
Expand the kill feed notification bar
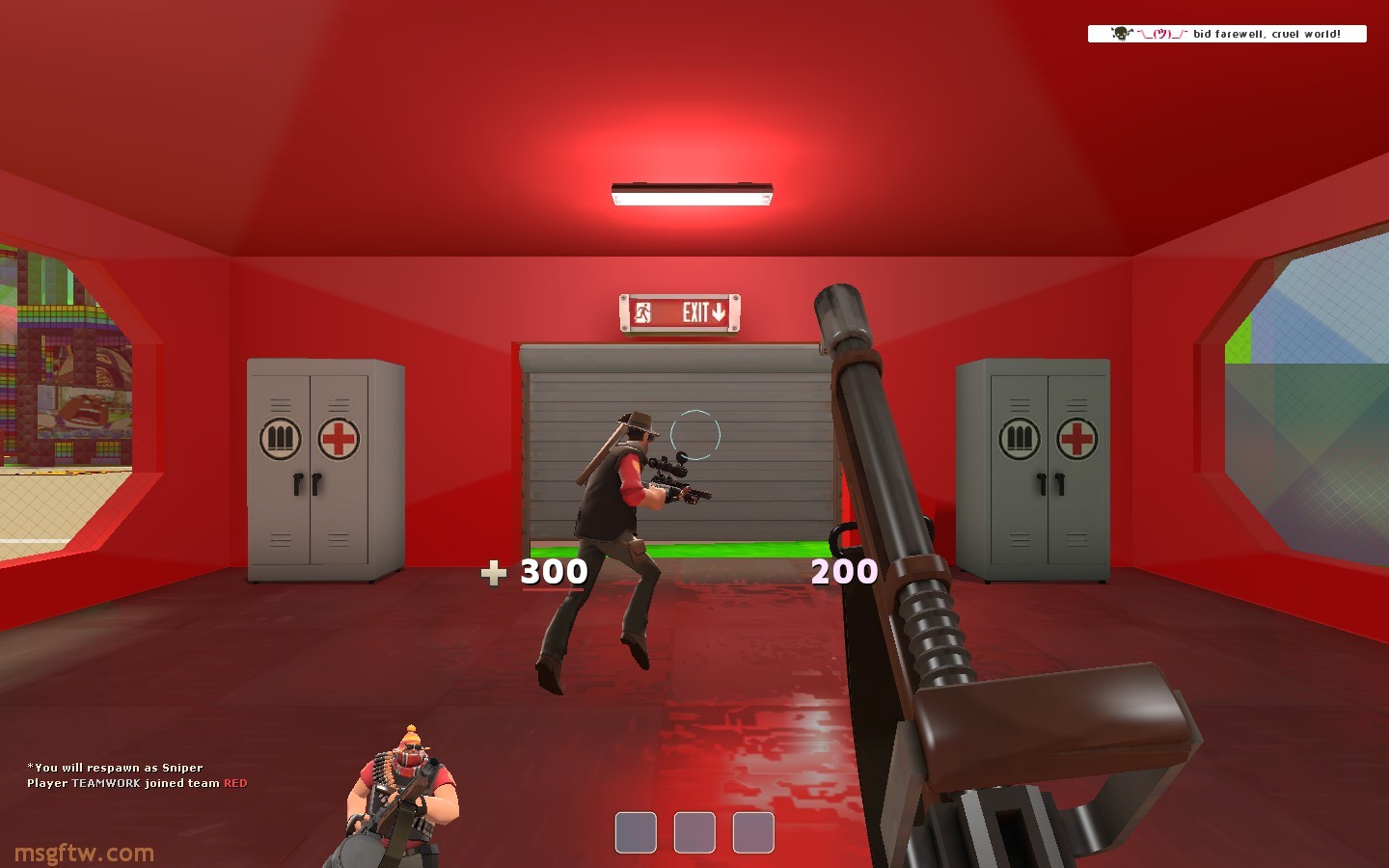pos(1227,34)
